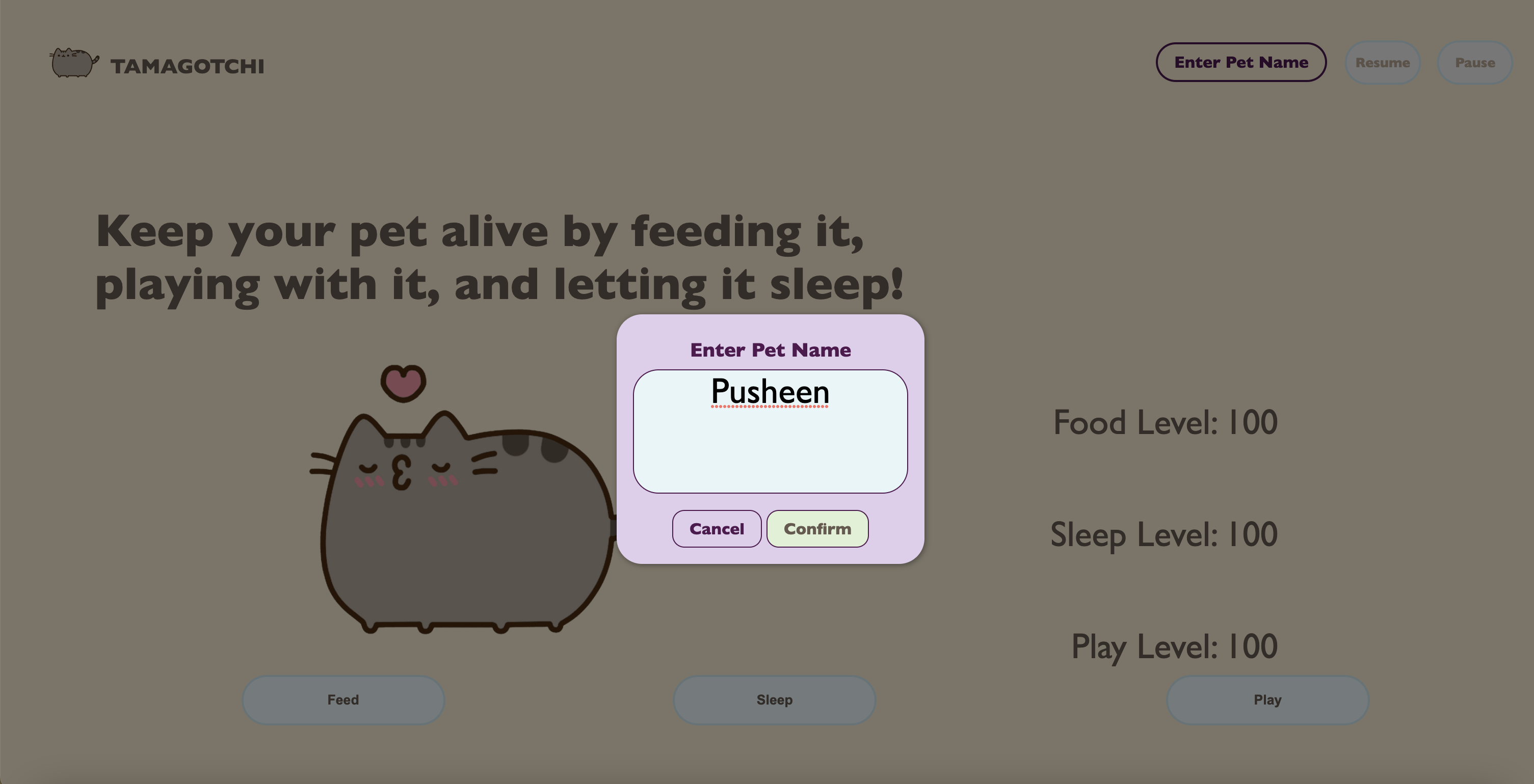Feed your pet

[x=342, y=699]
